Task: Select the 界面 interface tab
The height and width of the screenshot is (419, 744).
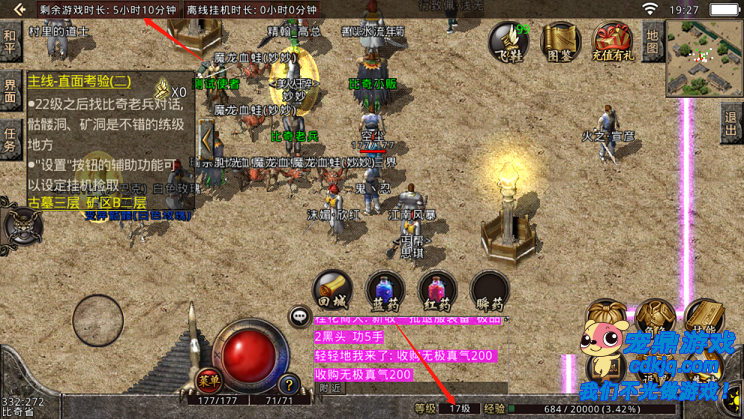Action: (10, 90)
